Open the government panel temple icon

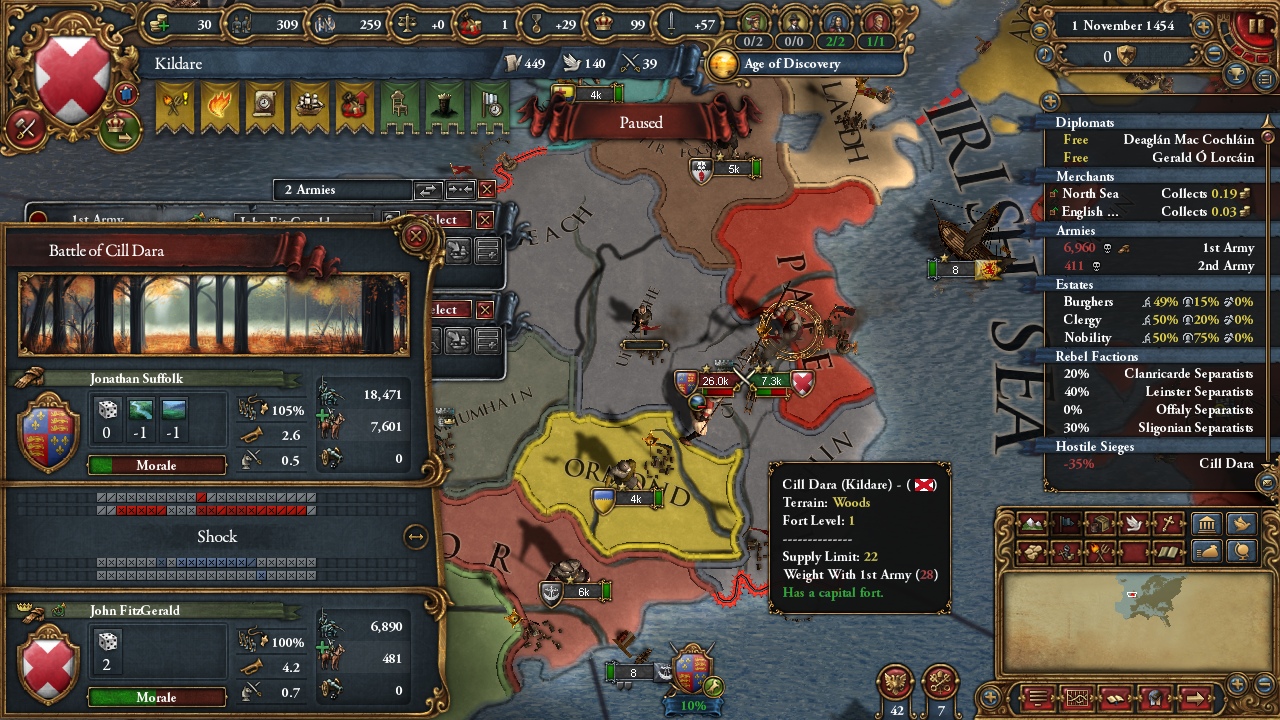click(1205, 523)
